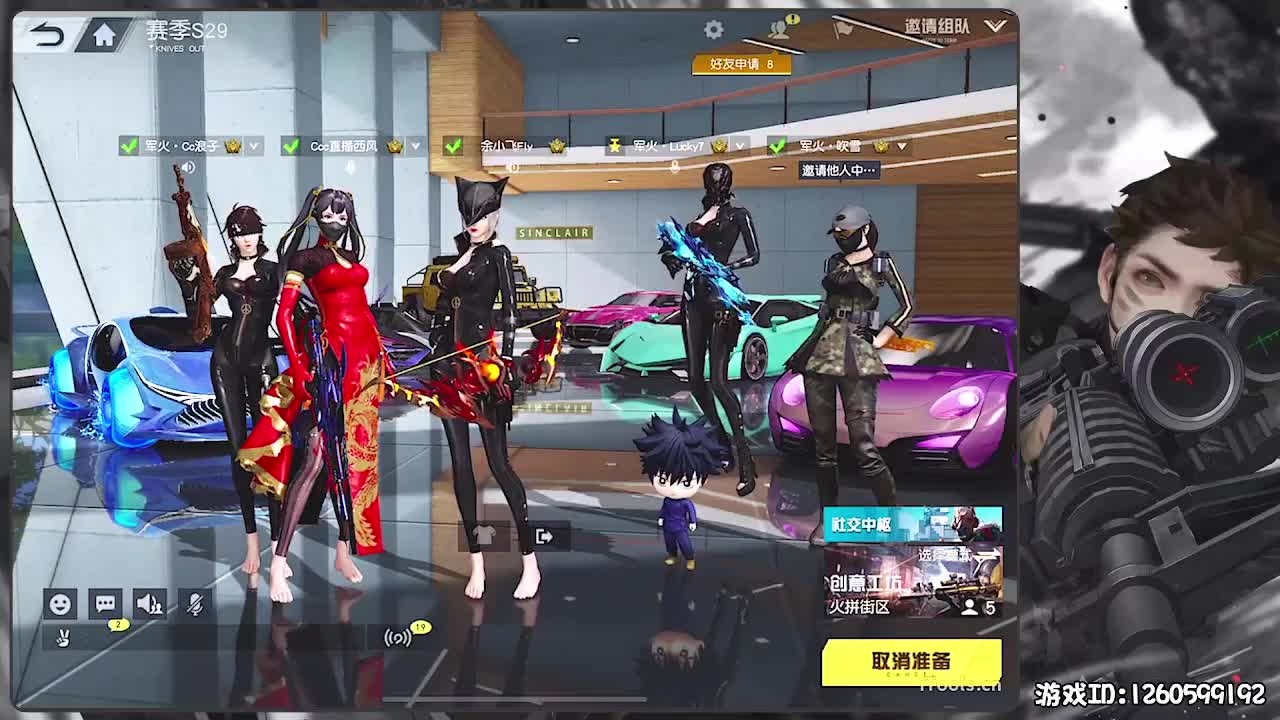Expand the dropdown next to 军火·Lucky7
This screenshot has height=720, width=1280.
(x=739, y=146)
